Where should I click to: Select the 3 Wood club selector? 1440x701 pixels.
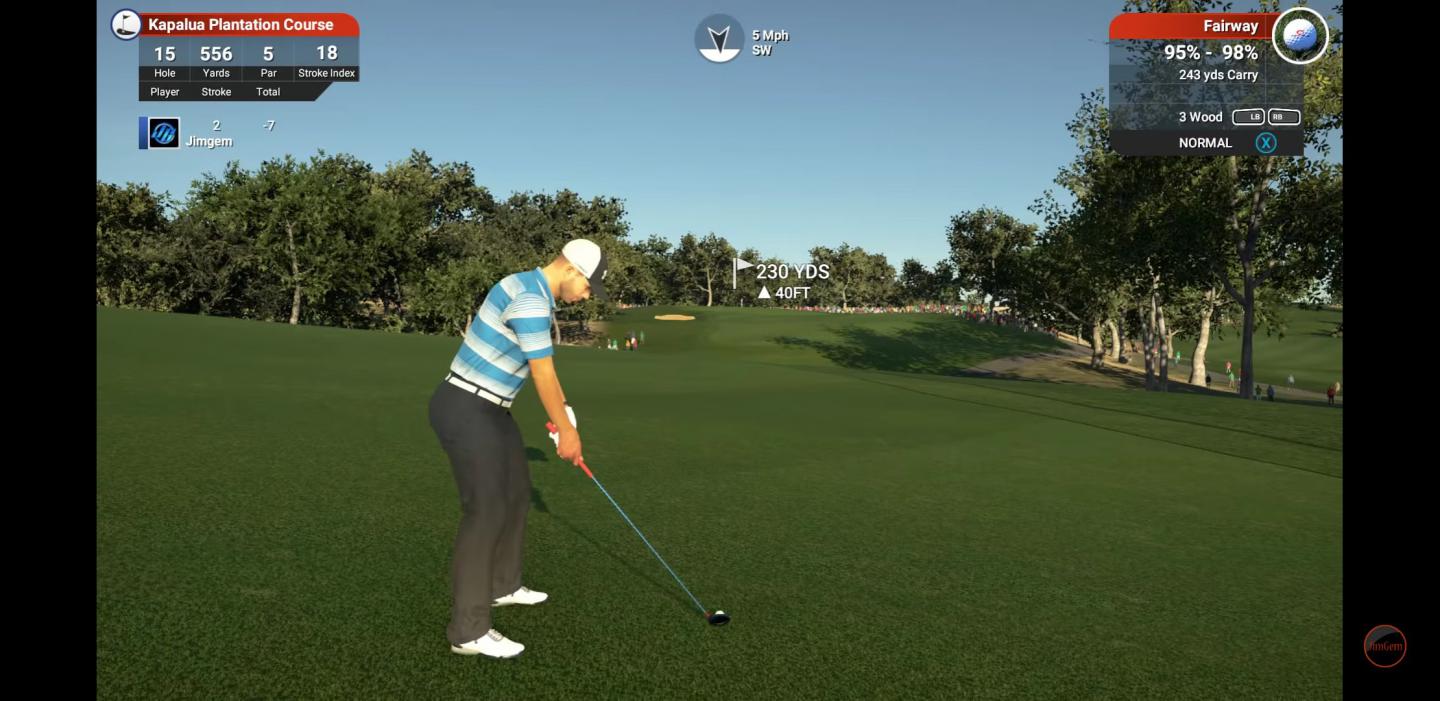coord(1201,117)
